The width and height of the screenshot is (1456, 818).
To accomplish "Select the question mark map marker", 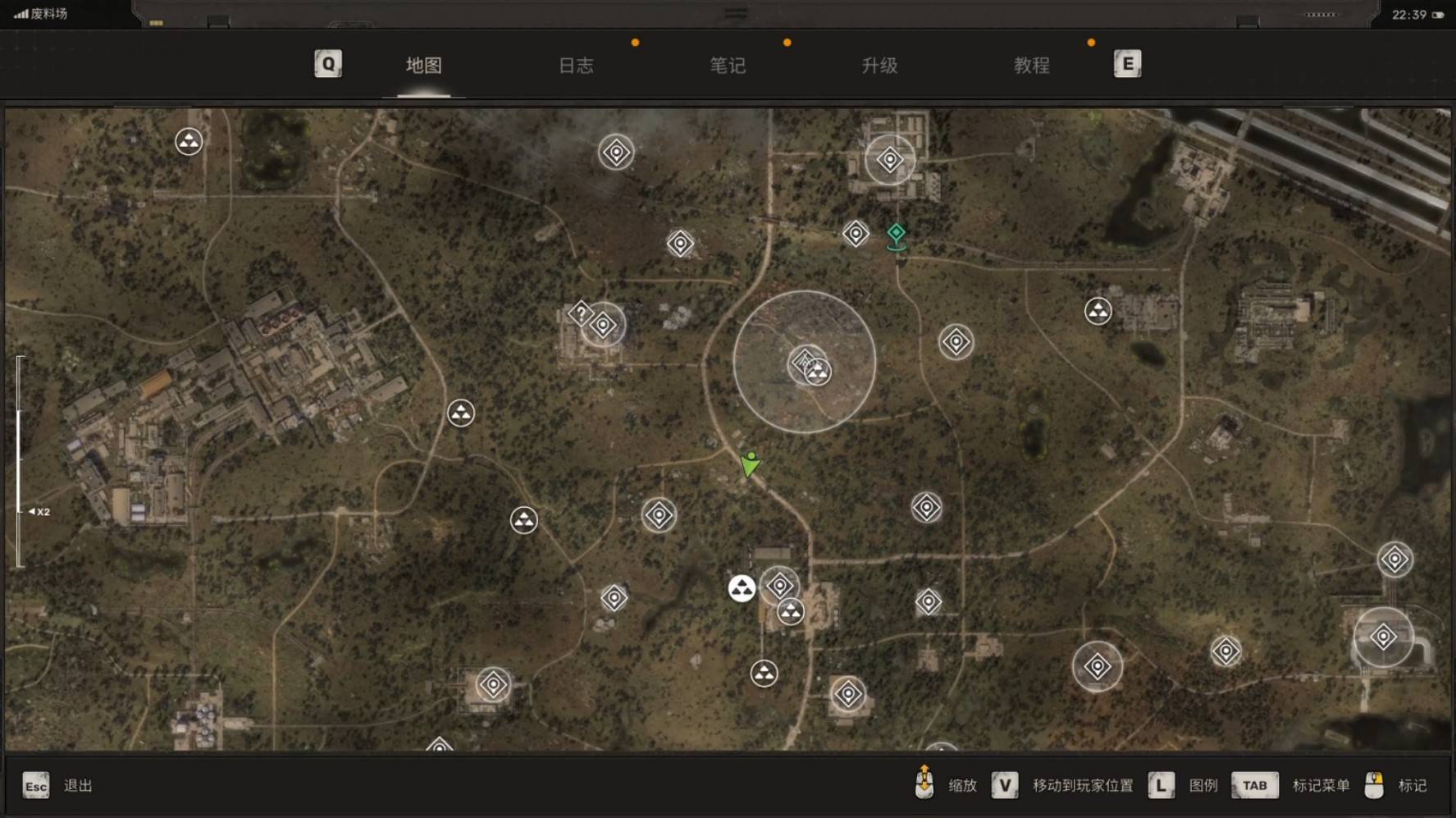I will [581, 313].
